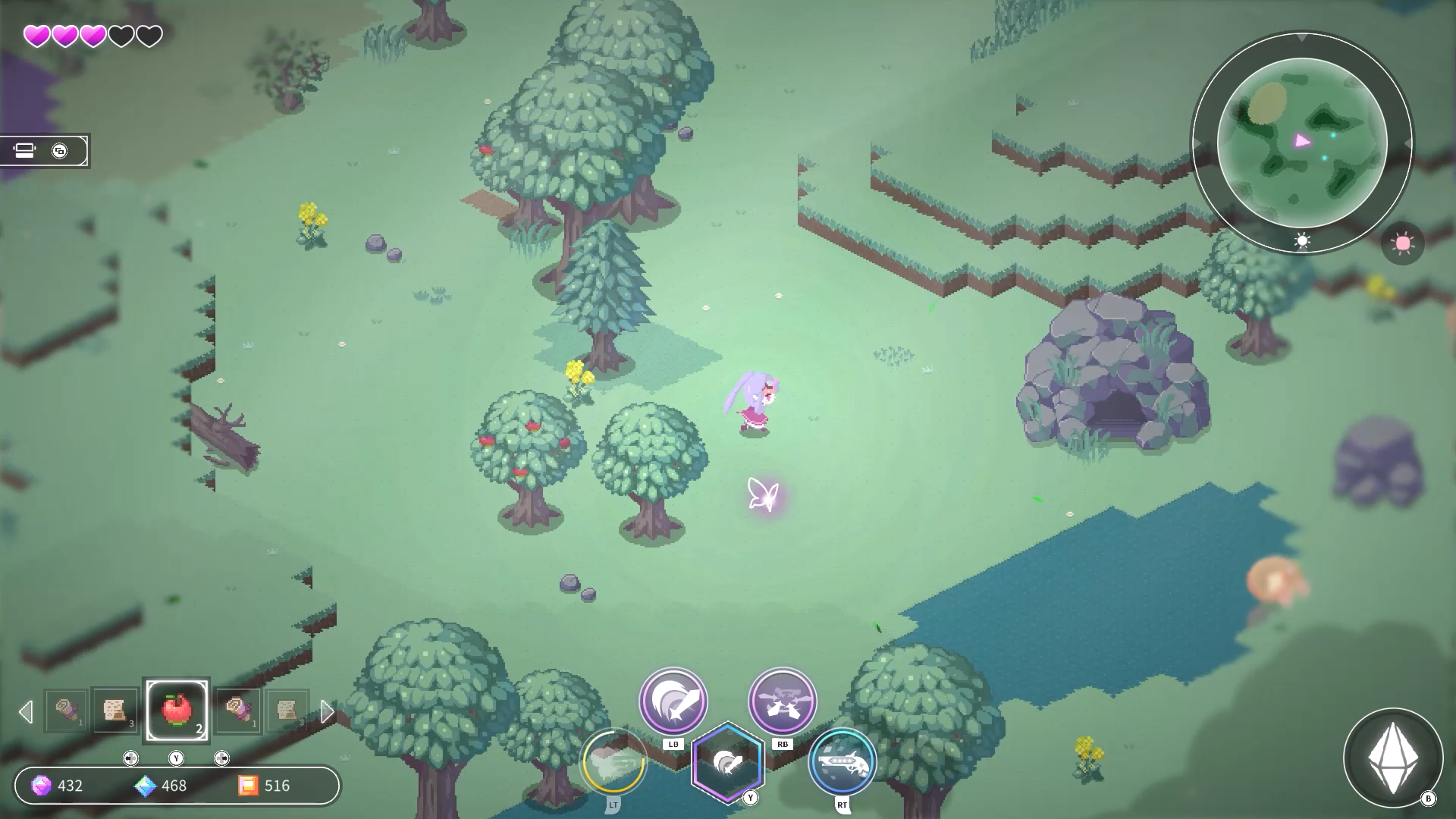Click the orange block currency icon showing 516
This screenshot has height=819, width=1456.
(x=248, y=786)
